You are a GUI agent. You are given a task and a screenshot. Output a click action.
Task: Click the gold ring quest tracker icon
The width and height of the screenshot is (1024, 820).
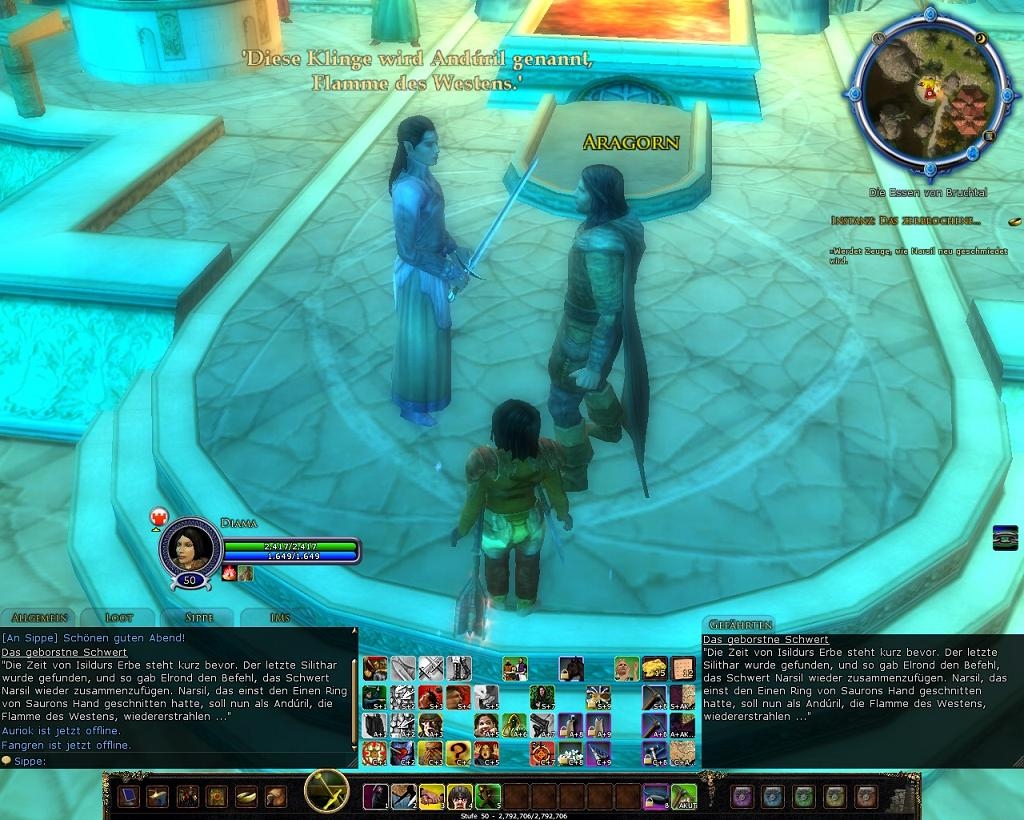tap(1014, 220)
